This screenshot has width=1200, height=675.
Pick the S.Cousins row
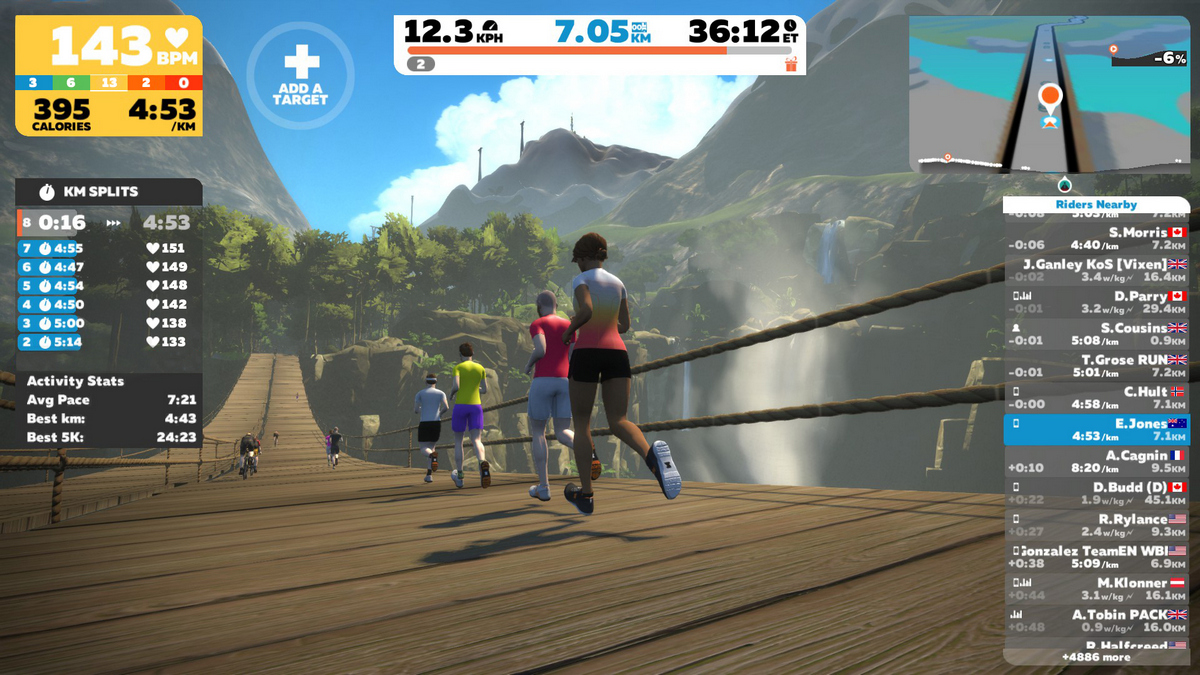[x=1096, y=334]
